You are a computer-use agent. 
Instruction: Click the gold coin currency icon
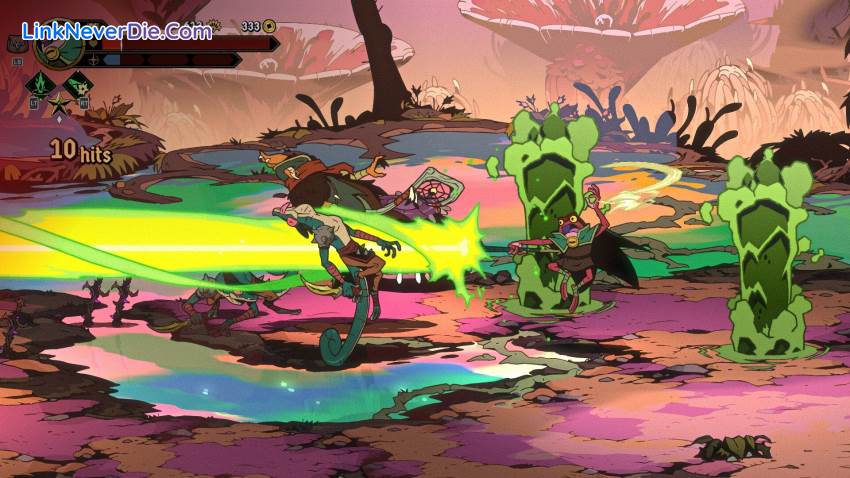tap(269, 26)
